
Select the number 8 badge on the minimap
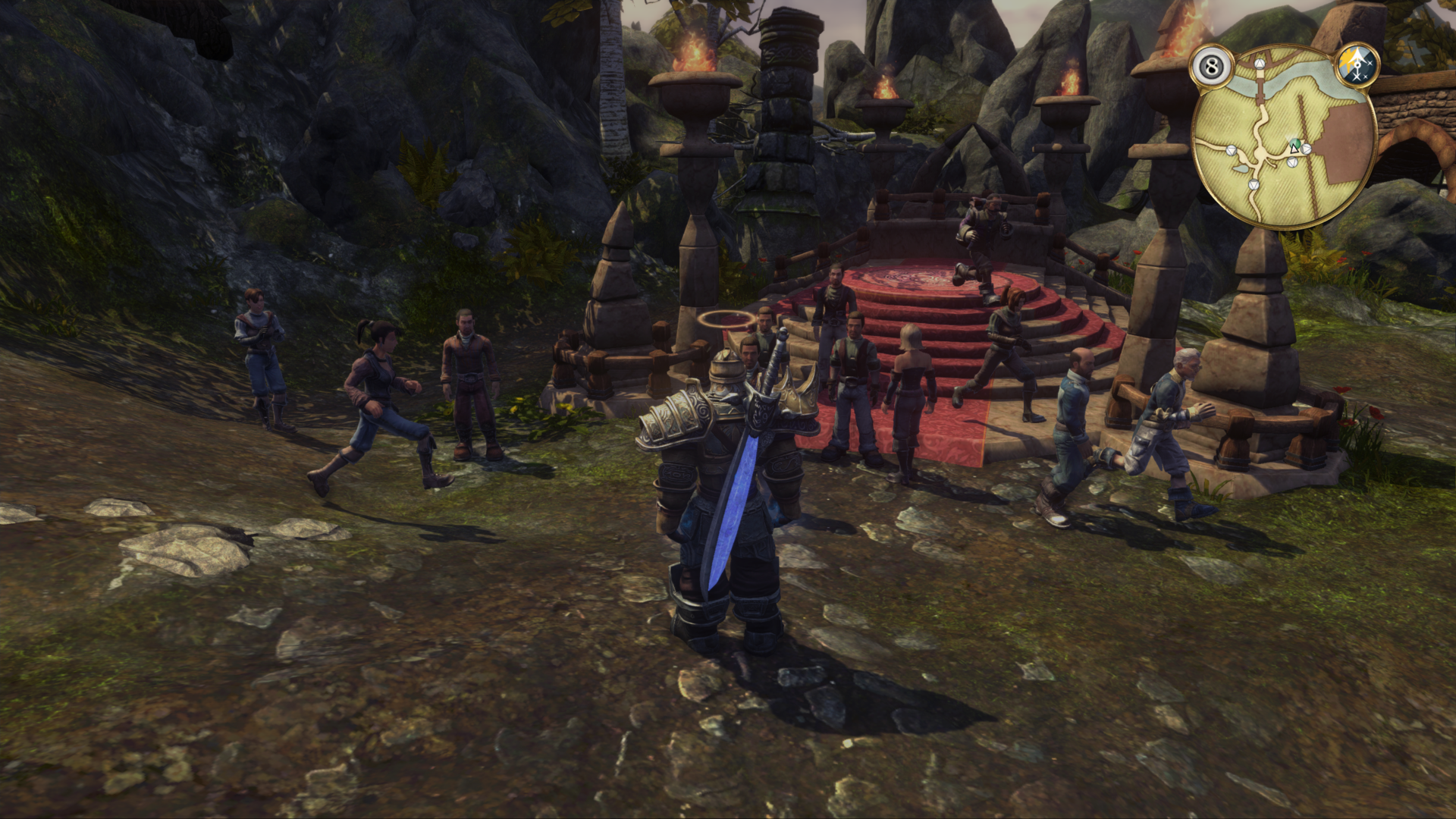pyautogui.click(x=1211, y=67)
